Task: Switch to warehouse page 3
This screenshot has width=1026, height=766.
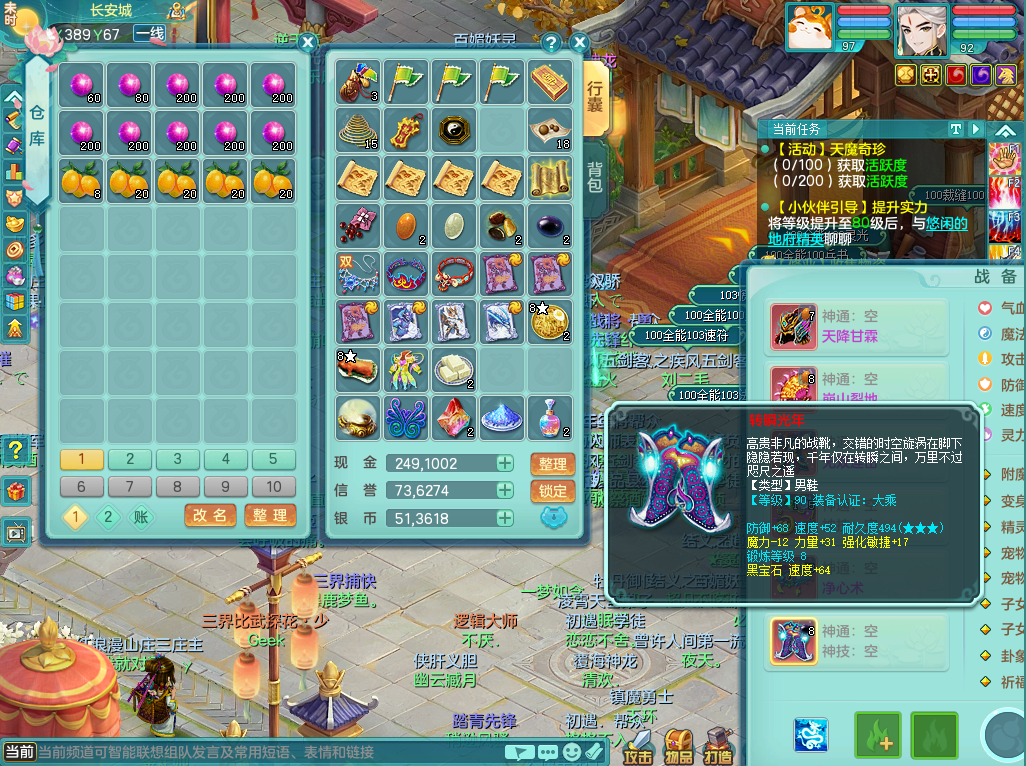Action: (x=177, y=459)
